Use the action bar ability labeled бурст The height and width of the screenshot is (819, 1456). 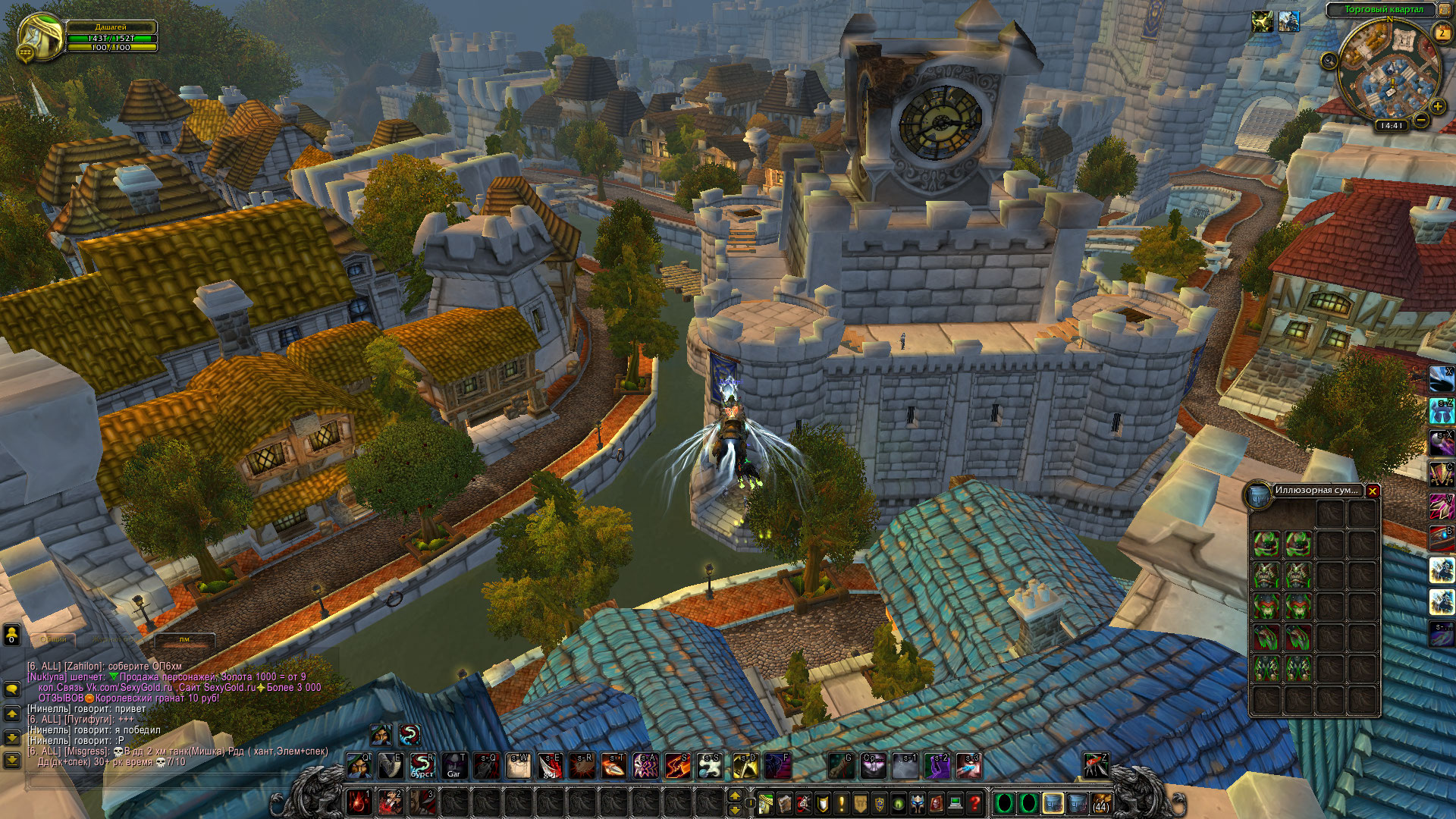coord(422,766)
